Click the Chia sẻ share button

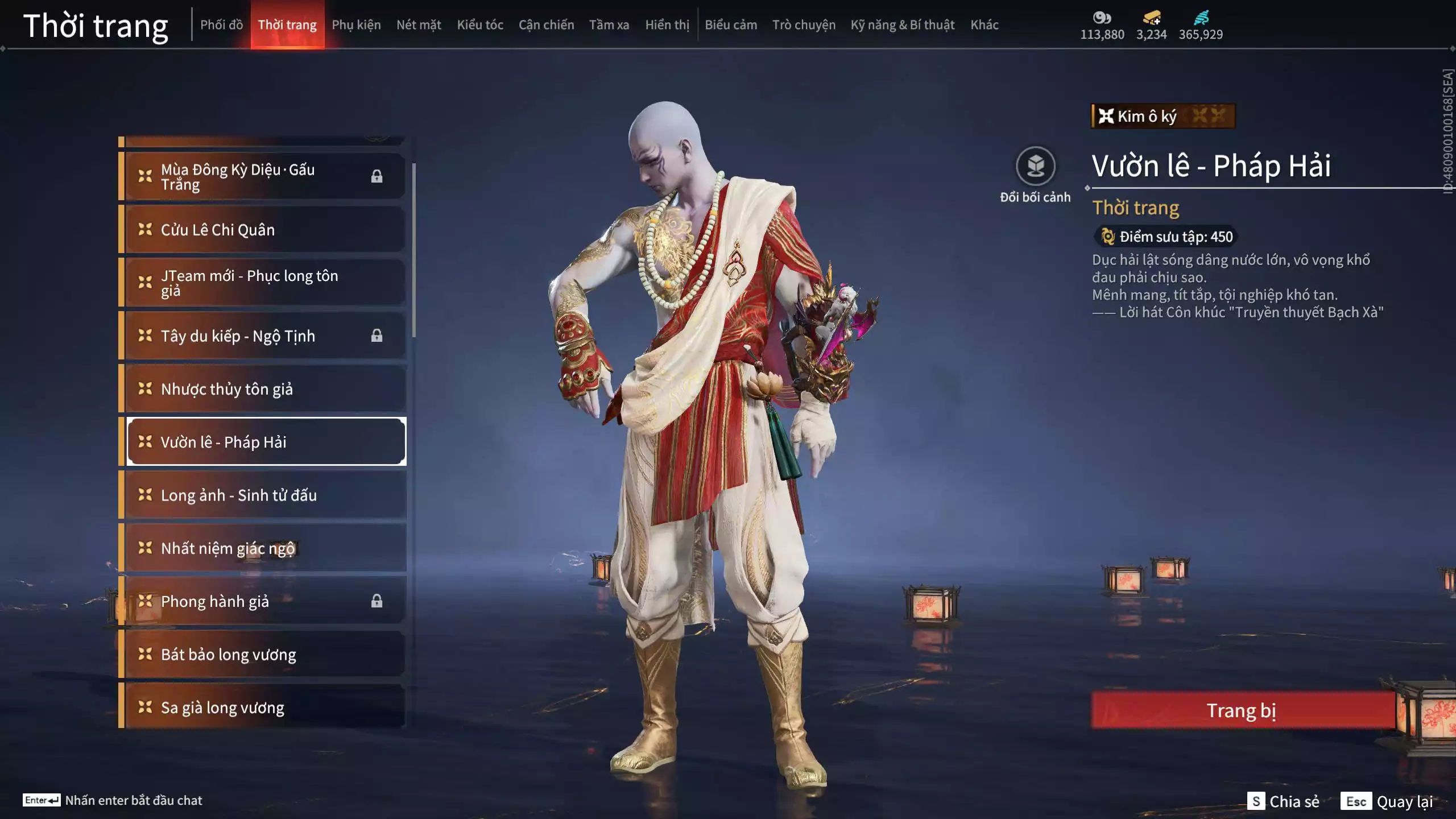pyautogui.click(x=1284, y=801)
